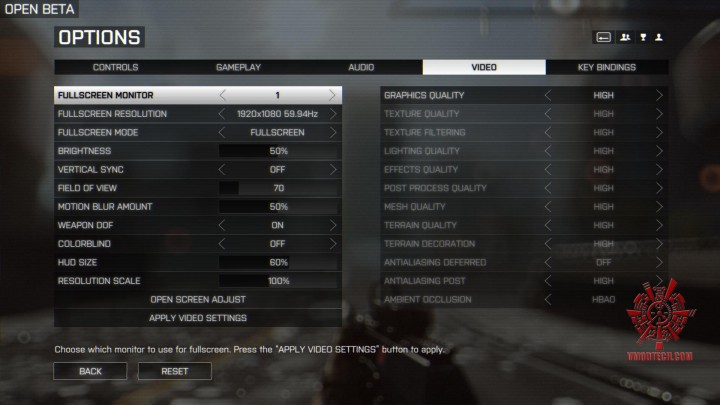Lower Graphics Quality with its left arrow
Screen dimensions: 720x405
[547, 95]
